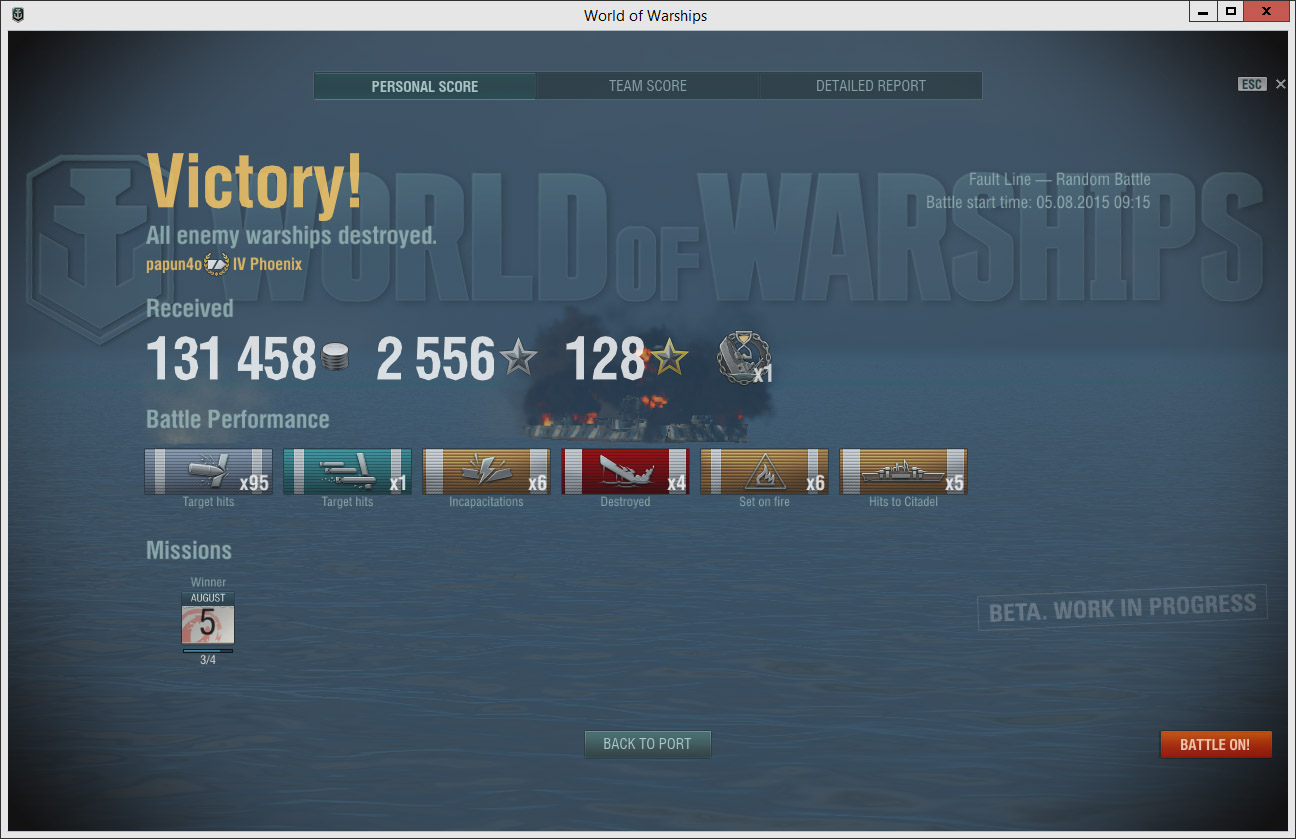Screen dimensions: 1296x839
Task: Click the Destroyed ribbon showing x4
Action: point(625,472)
